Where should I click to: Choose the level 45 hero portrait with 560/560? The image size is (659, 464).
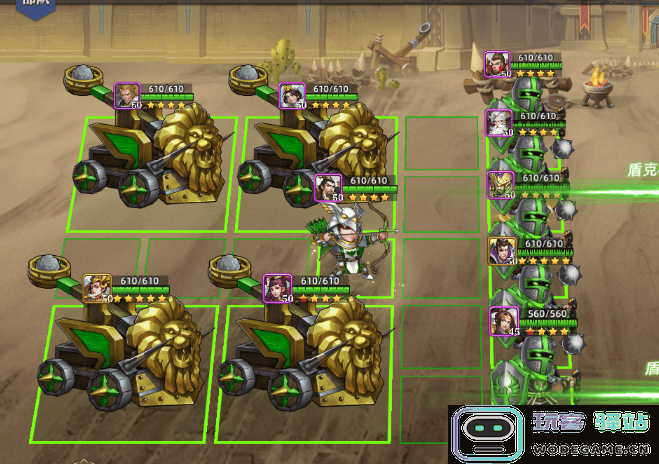point(501,320)
